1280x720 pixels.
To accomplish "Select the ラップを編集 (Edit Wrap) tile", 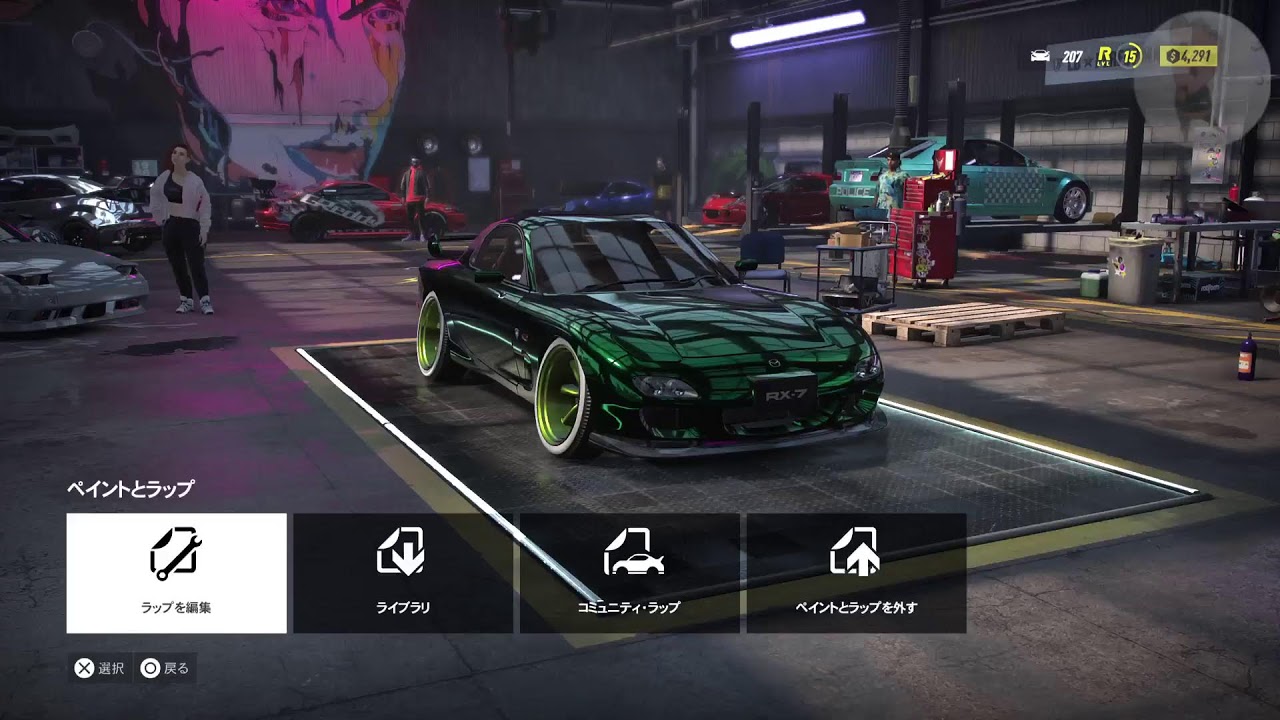I will tap(176, 573).
